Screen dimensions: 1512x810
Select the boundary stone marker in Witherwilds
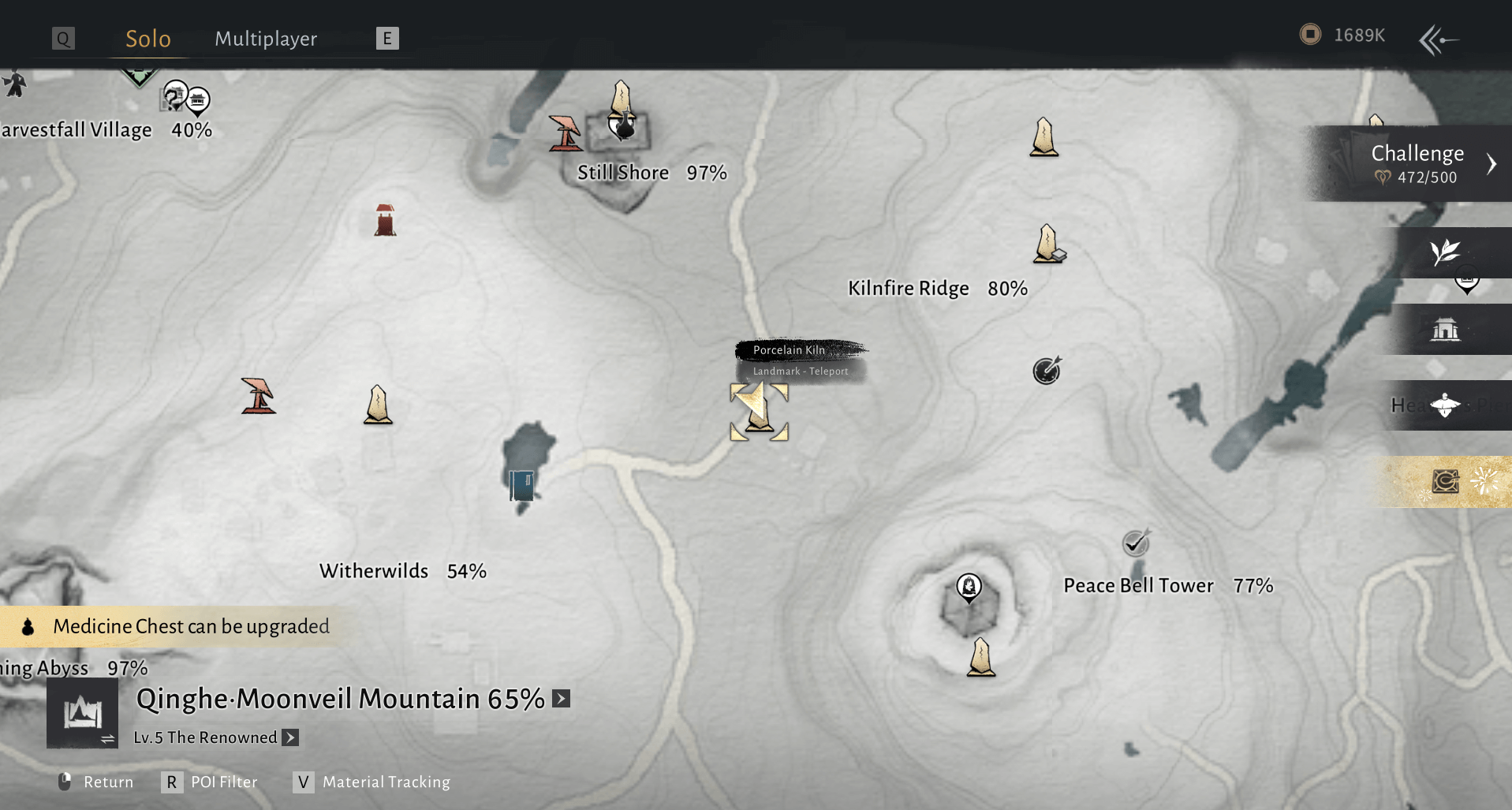click(378, 405)
